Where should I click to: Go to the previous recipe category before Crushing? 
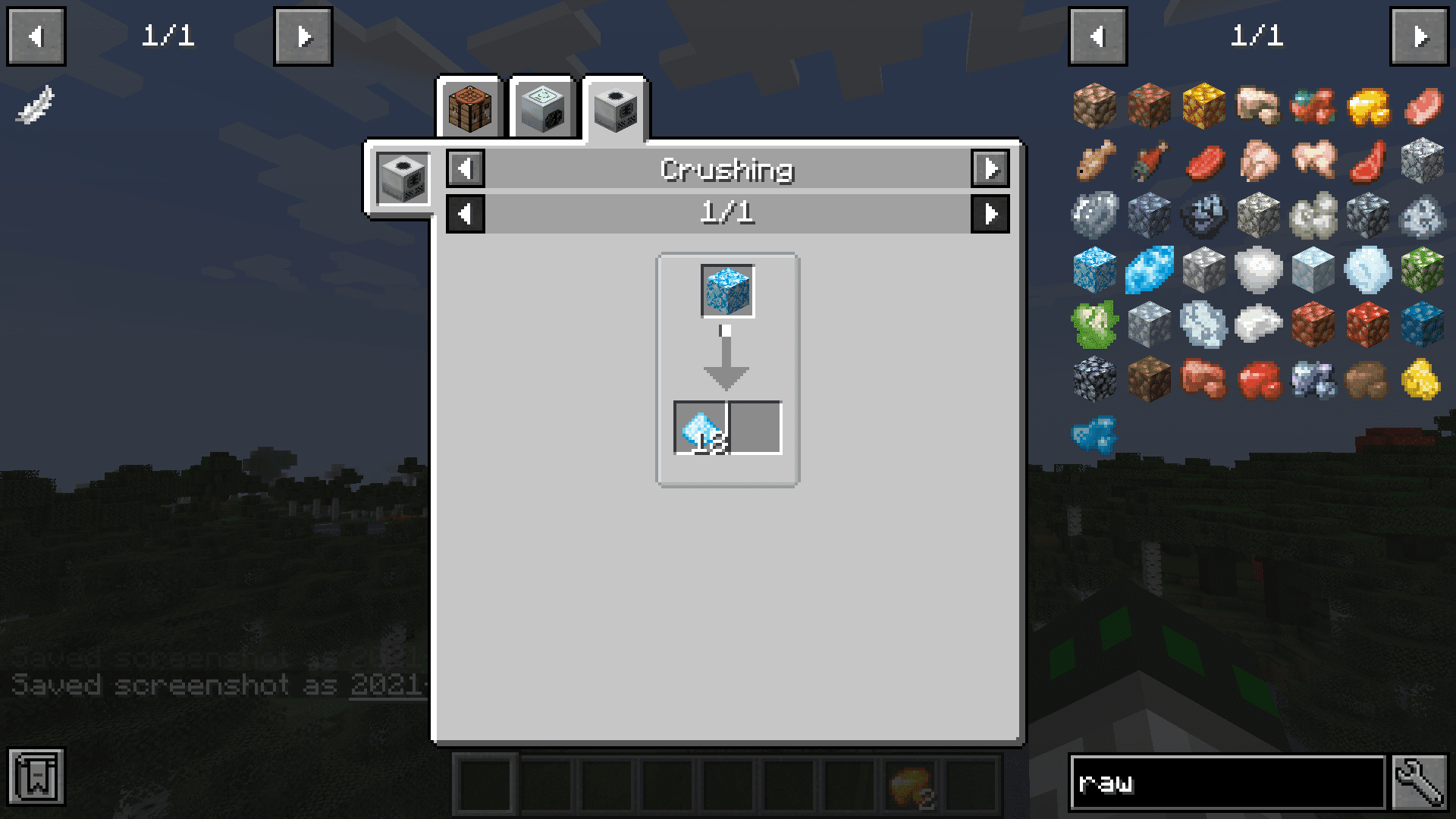[x=466, y=168]
